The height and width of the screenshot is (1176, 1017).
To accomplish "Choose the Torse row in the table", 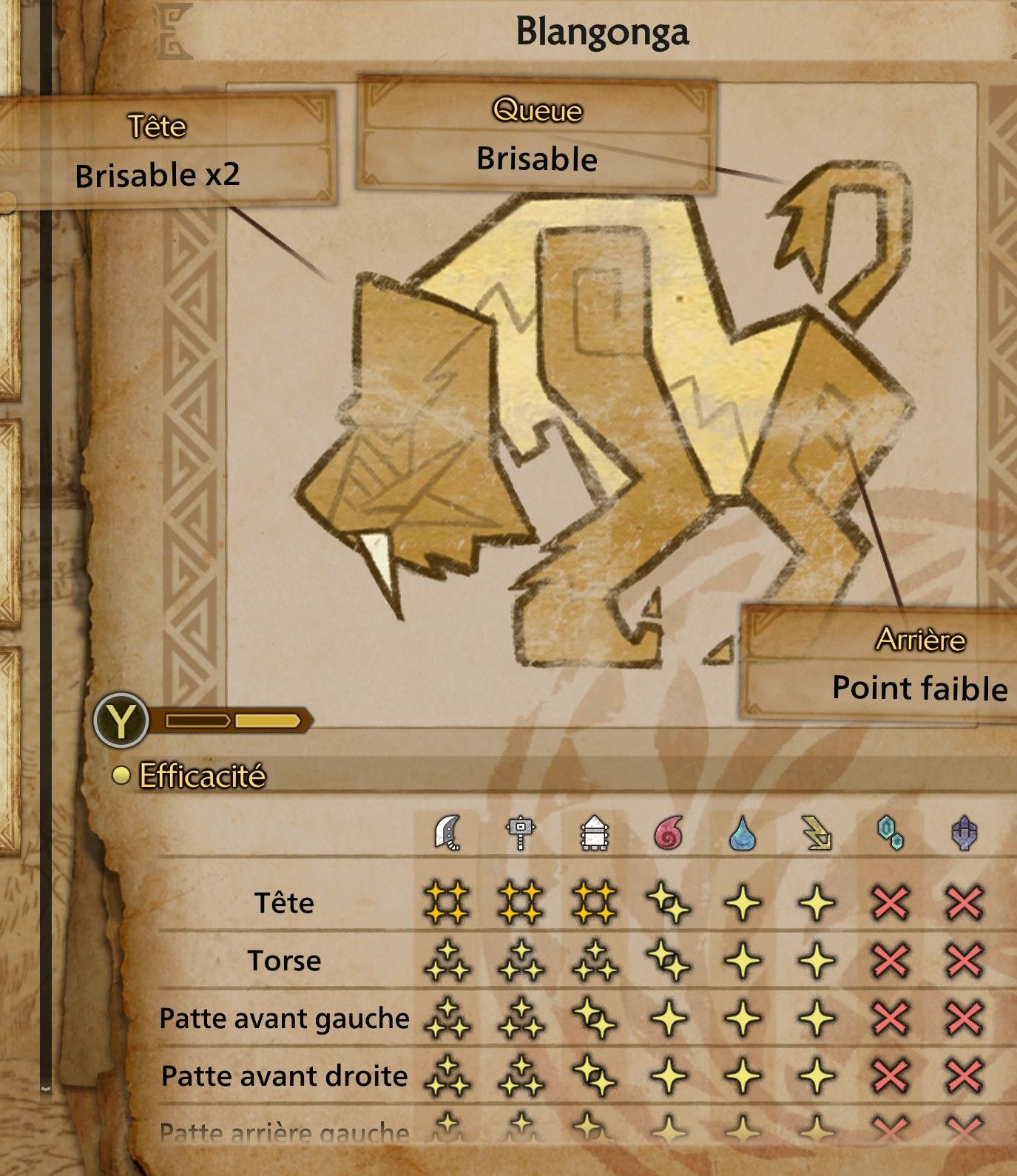I will tap(284, 961).
